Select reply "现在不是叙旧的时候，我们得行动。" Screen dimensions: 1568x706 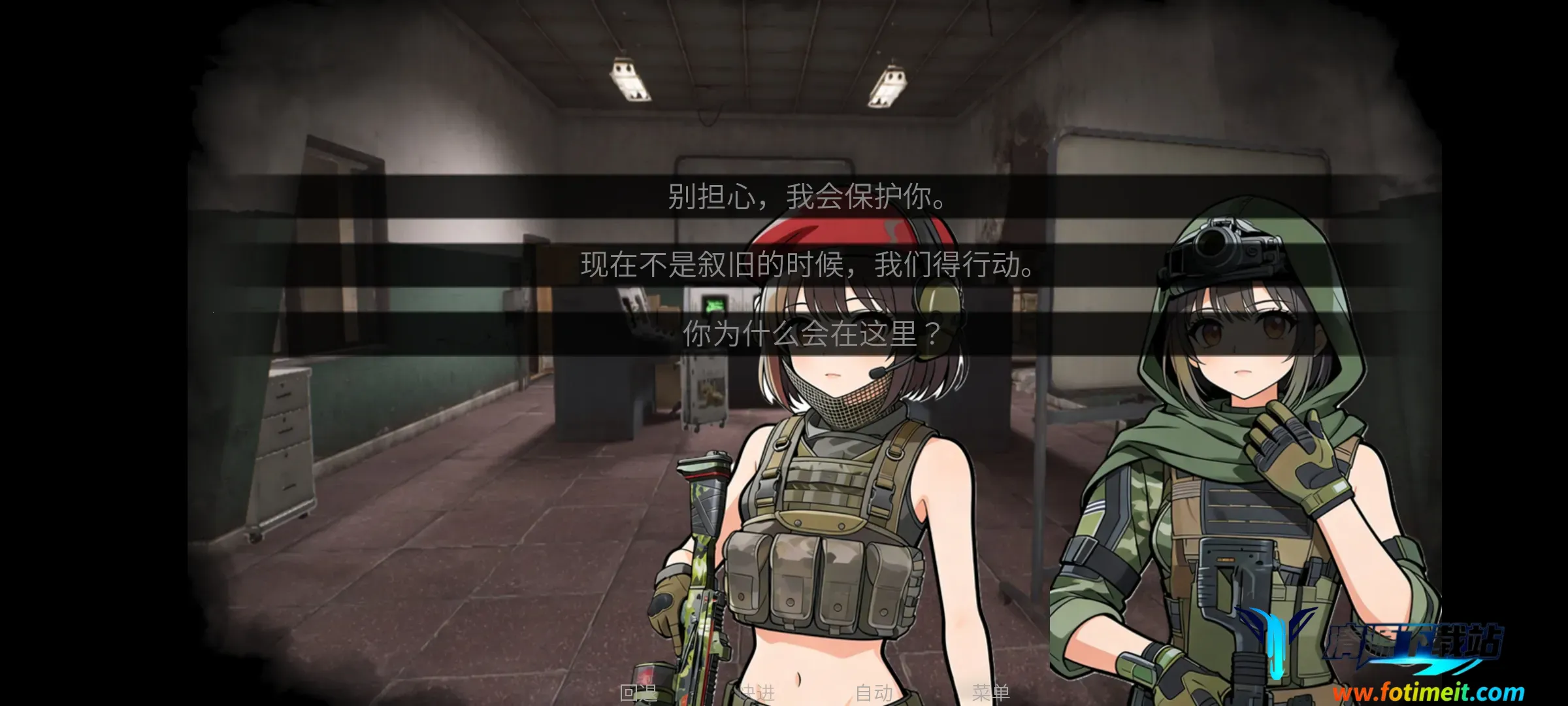point(808,265)
